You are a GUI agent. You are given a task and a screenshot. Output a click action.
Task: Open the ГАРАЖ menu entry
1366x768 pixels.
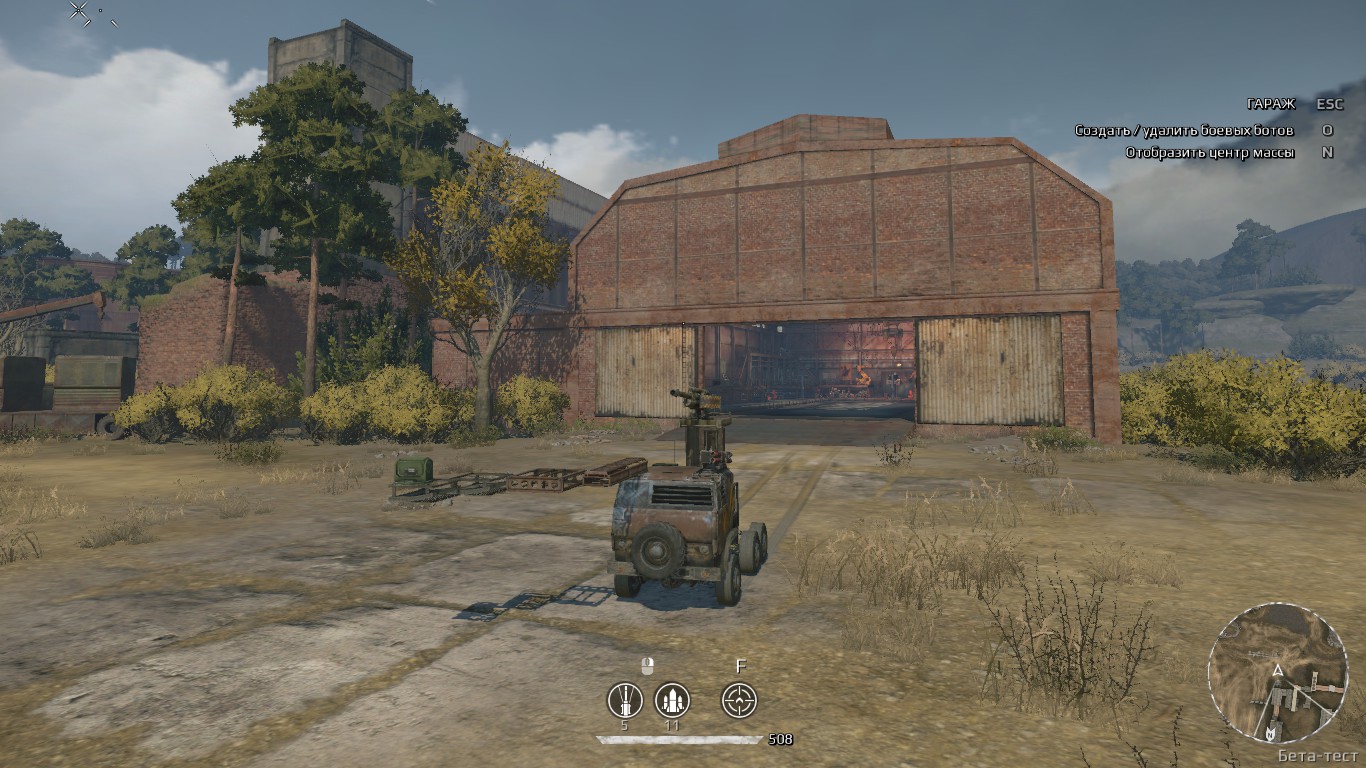(1270, 103)
